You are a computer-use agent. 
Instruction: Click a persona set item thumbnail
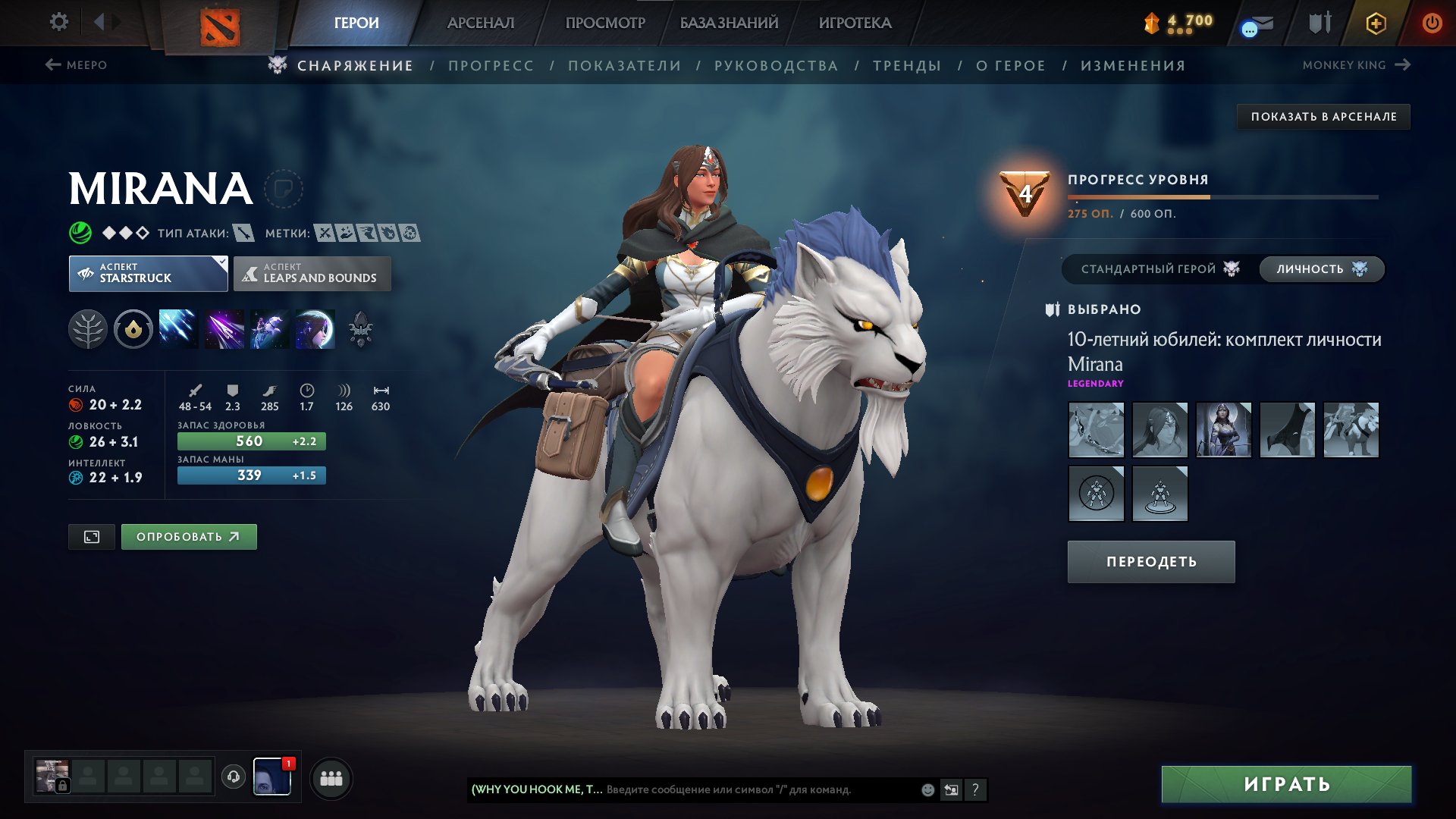[x=1097, y=431]
